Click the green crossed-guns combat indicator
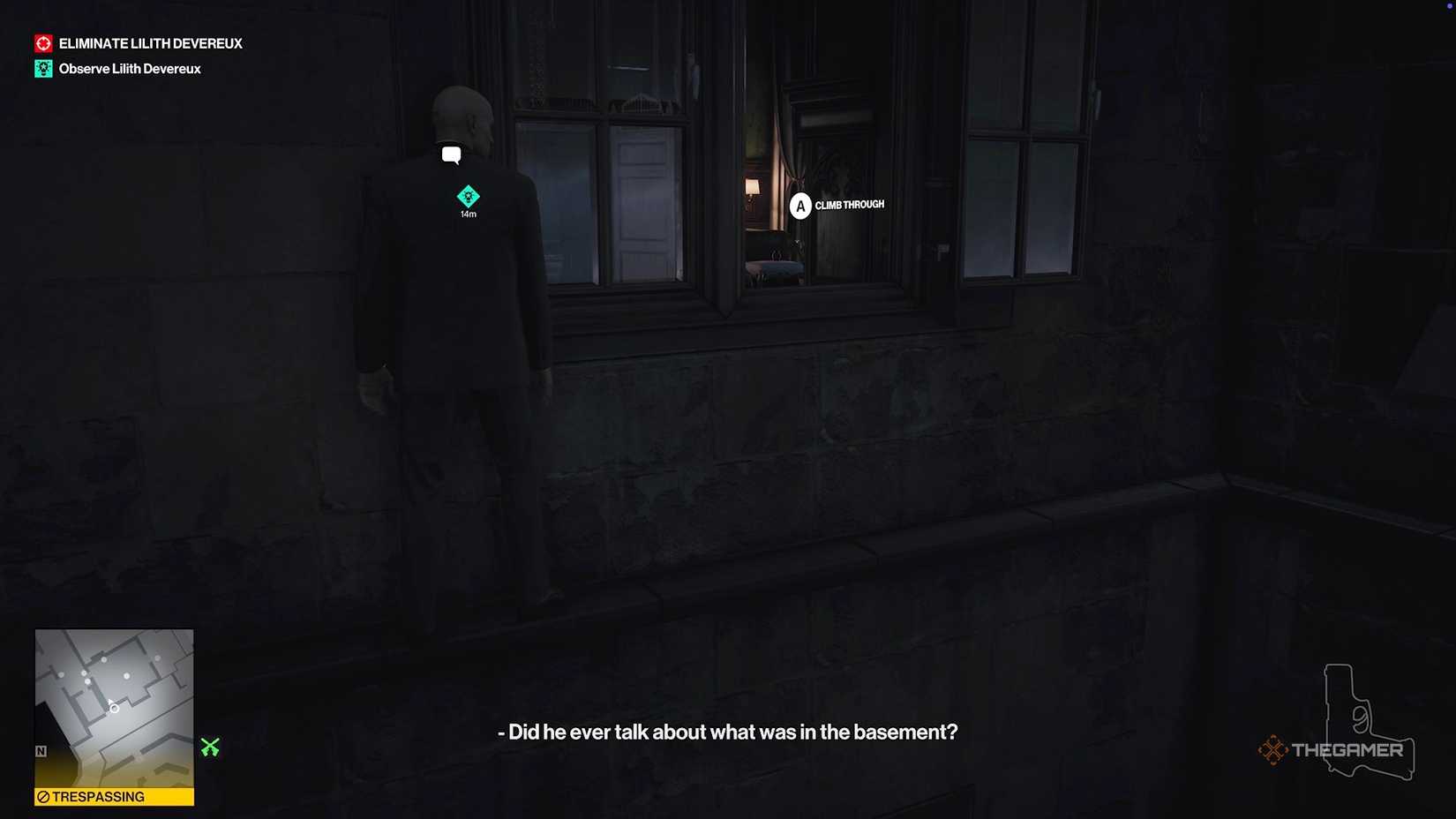Viewport: 1456px width, 819px height. (210, 749)
